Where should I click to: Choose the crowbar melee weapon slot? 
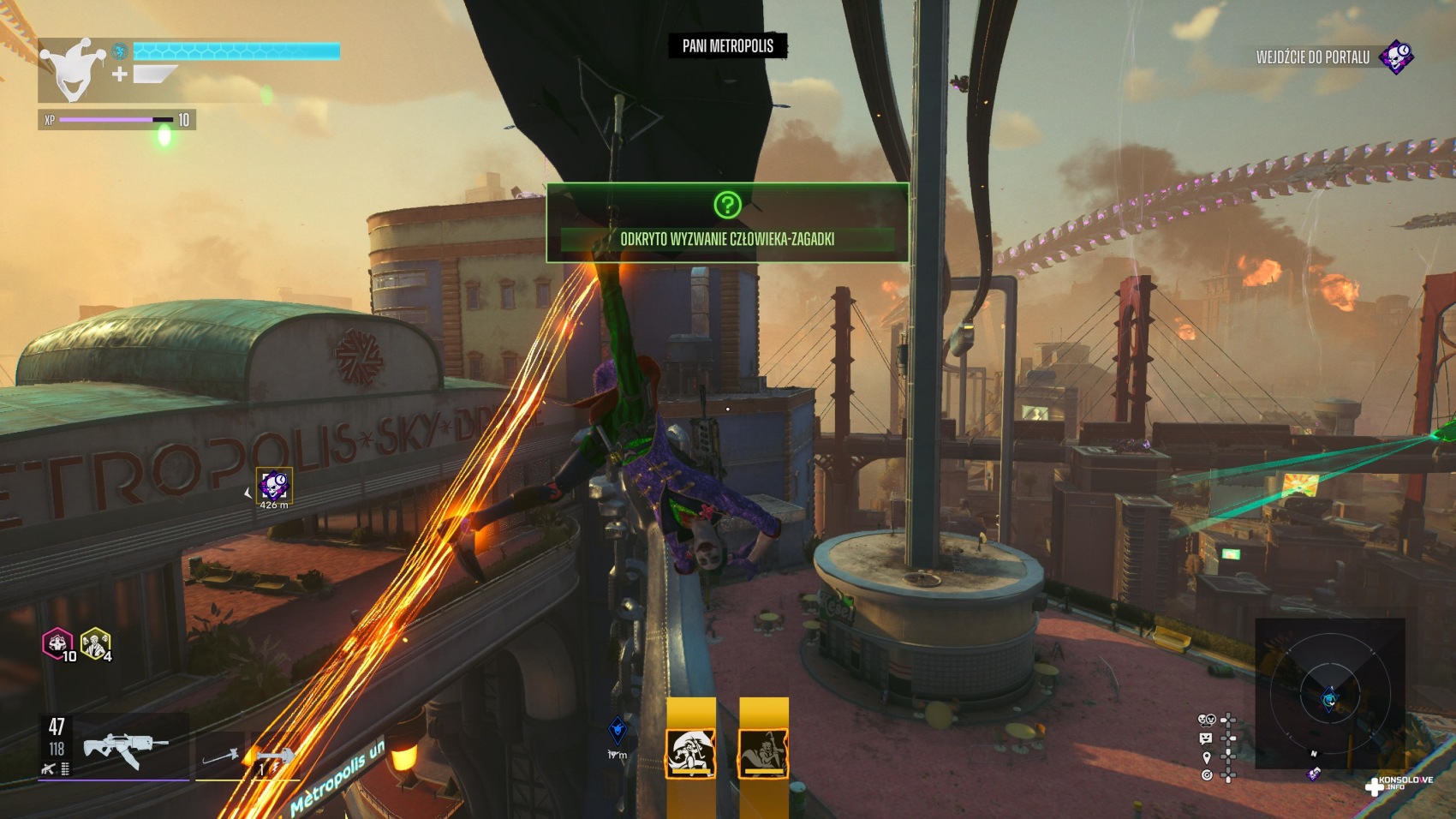pos(221,757)
